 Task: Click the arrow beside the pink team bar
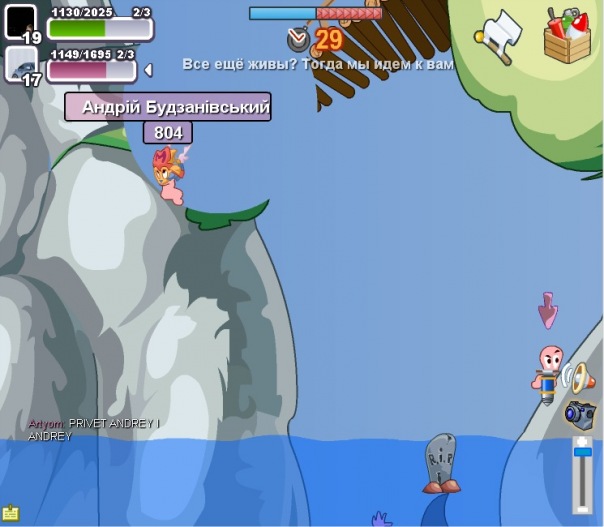tap(148, 70)
